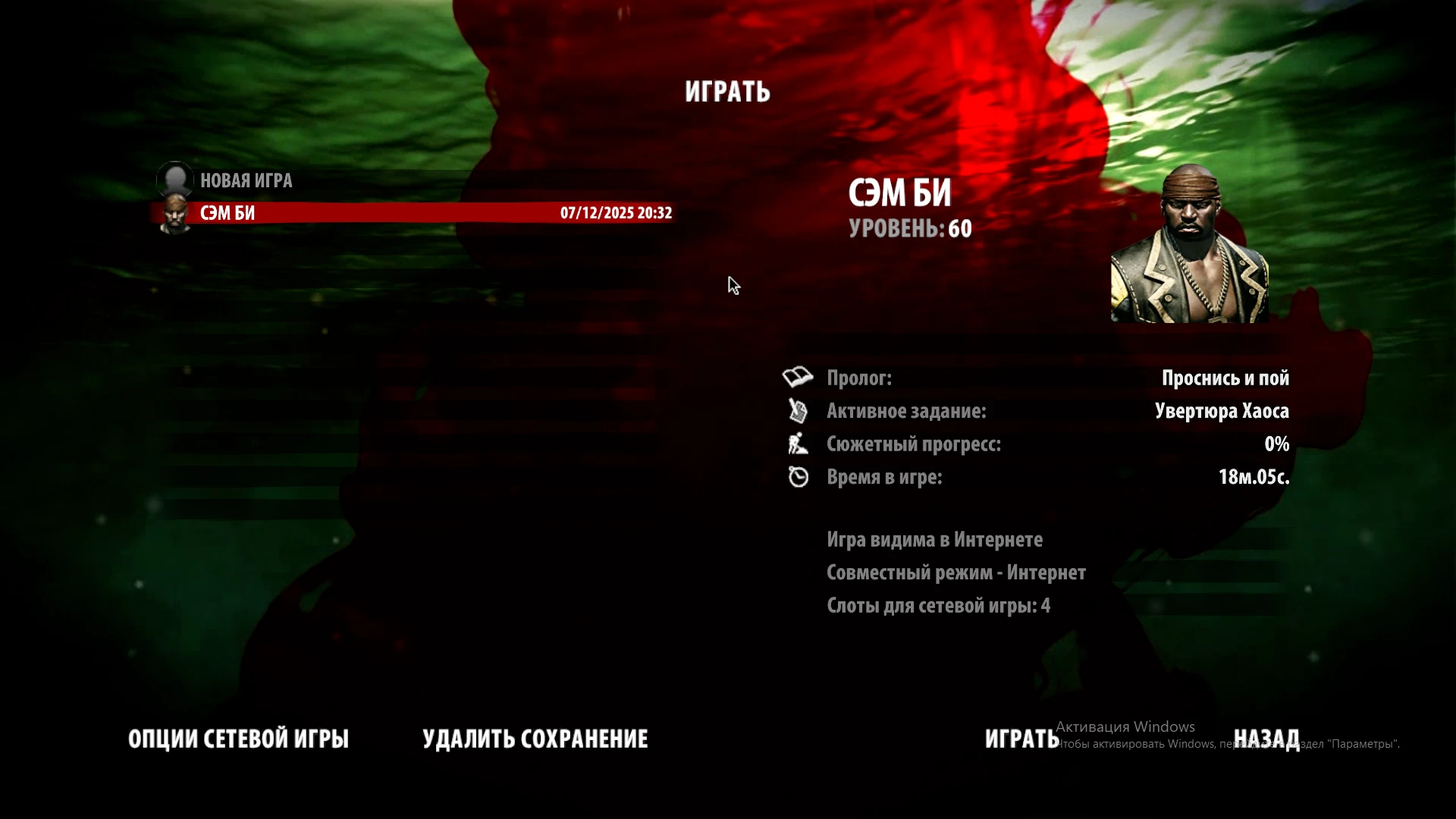Click the 0% story progress value
The width and height of the screenshot is (1456, 819).
point(1279,444)
